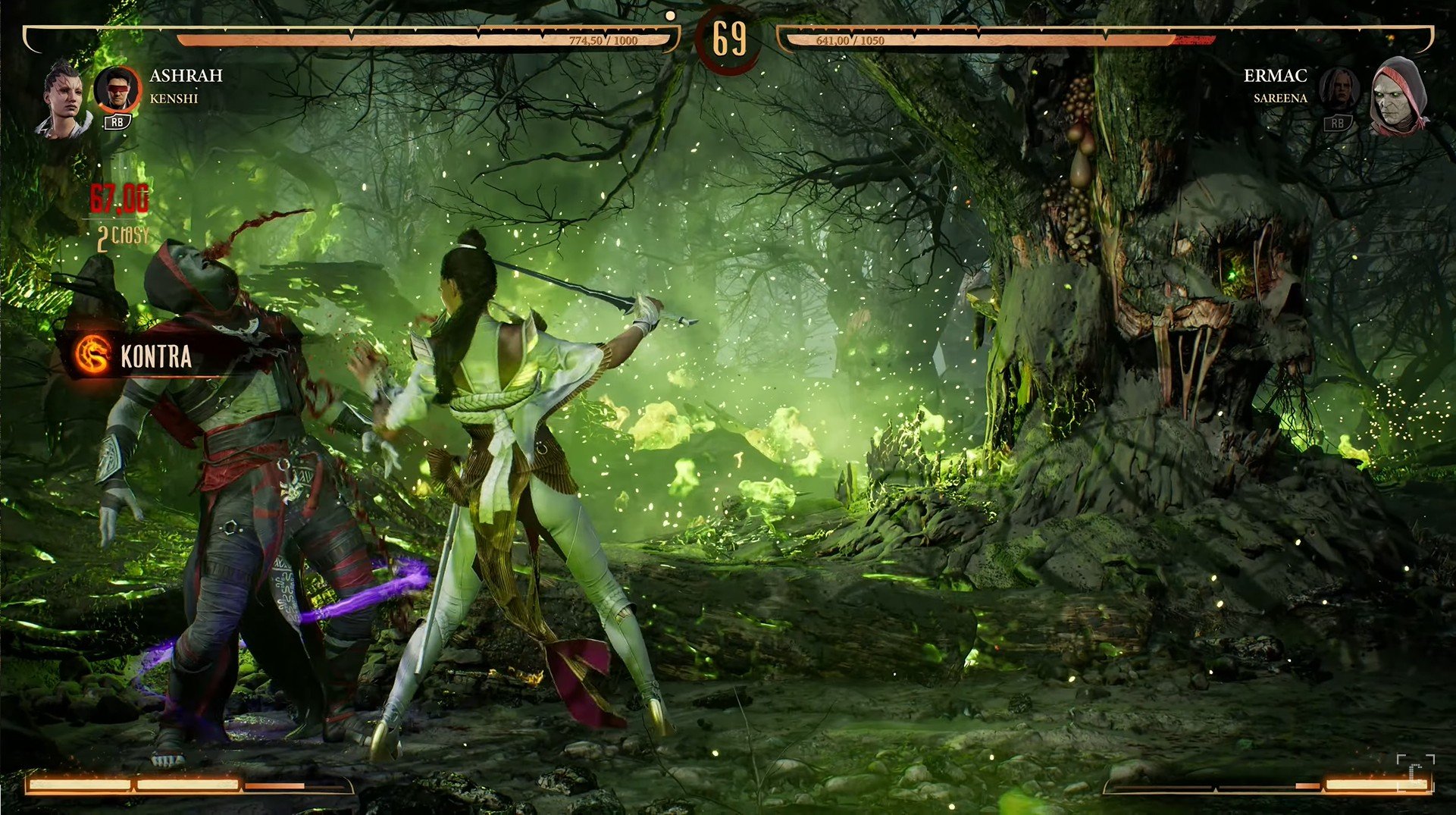Click the second meter segment in bottom left gauge
Viewport: 1456px width, 815px height.
(186, 785)
